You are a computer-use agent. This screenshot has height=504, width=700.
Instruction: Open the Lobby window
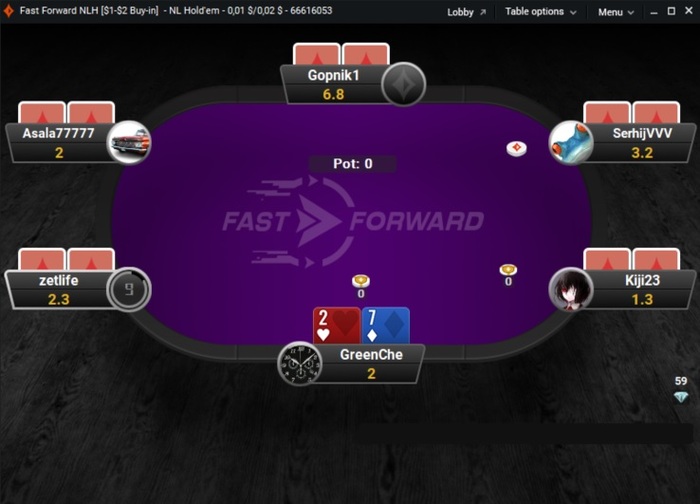point(466,12)
